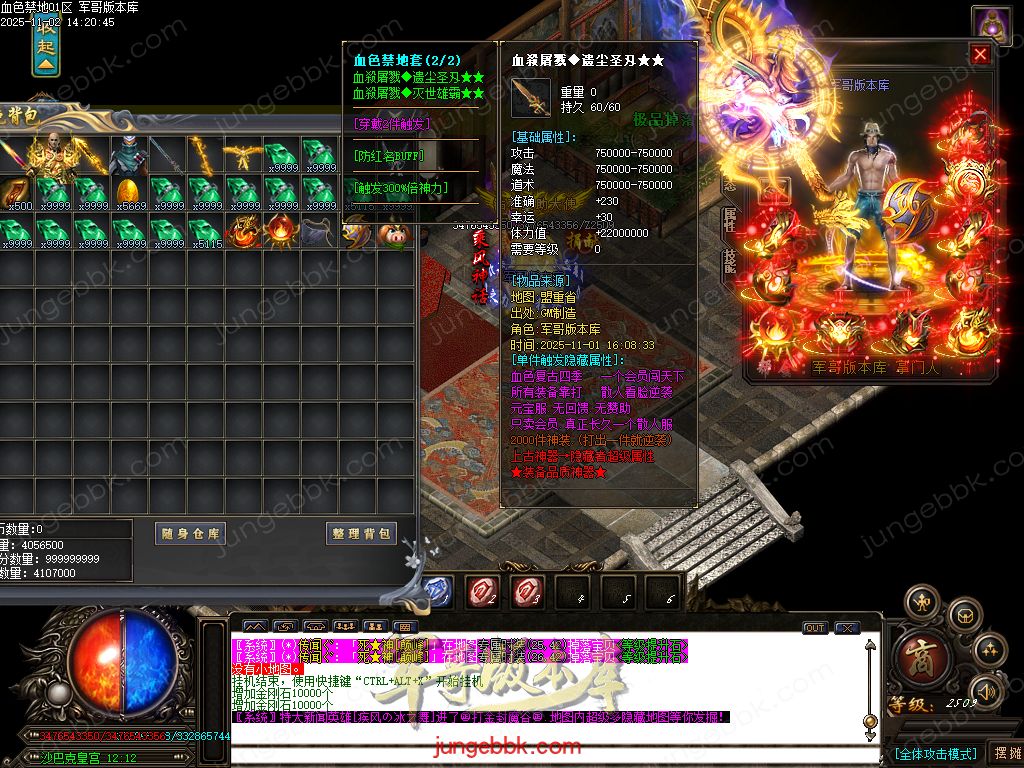Switch the 全体攻击模式 attack mode
The image size is (1024, 768).
point(935,753)
